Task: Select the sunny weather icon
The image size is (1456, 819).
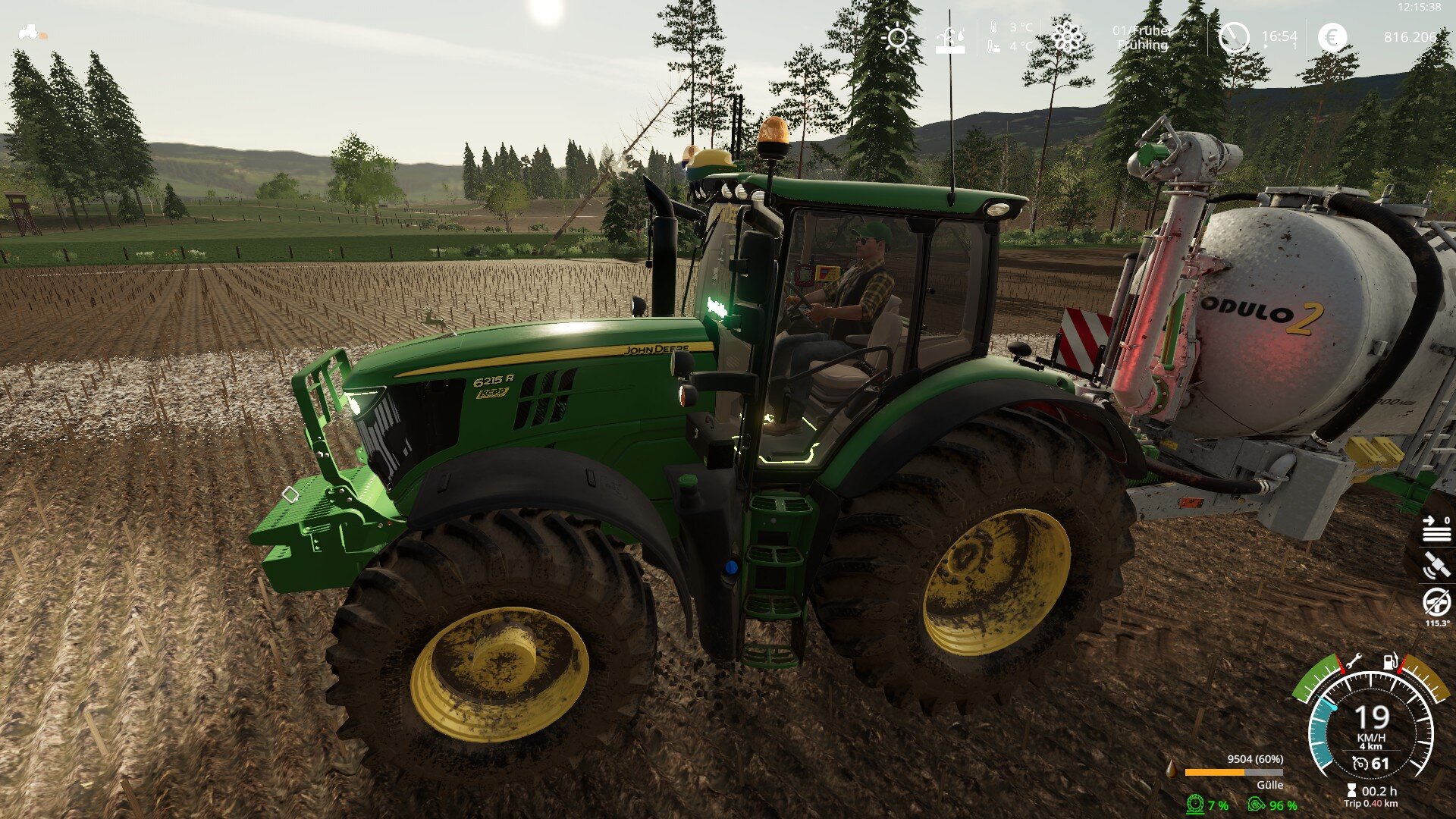Action: point(897,38)
